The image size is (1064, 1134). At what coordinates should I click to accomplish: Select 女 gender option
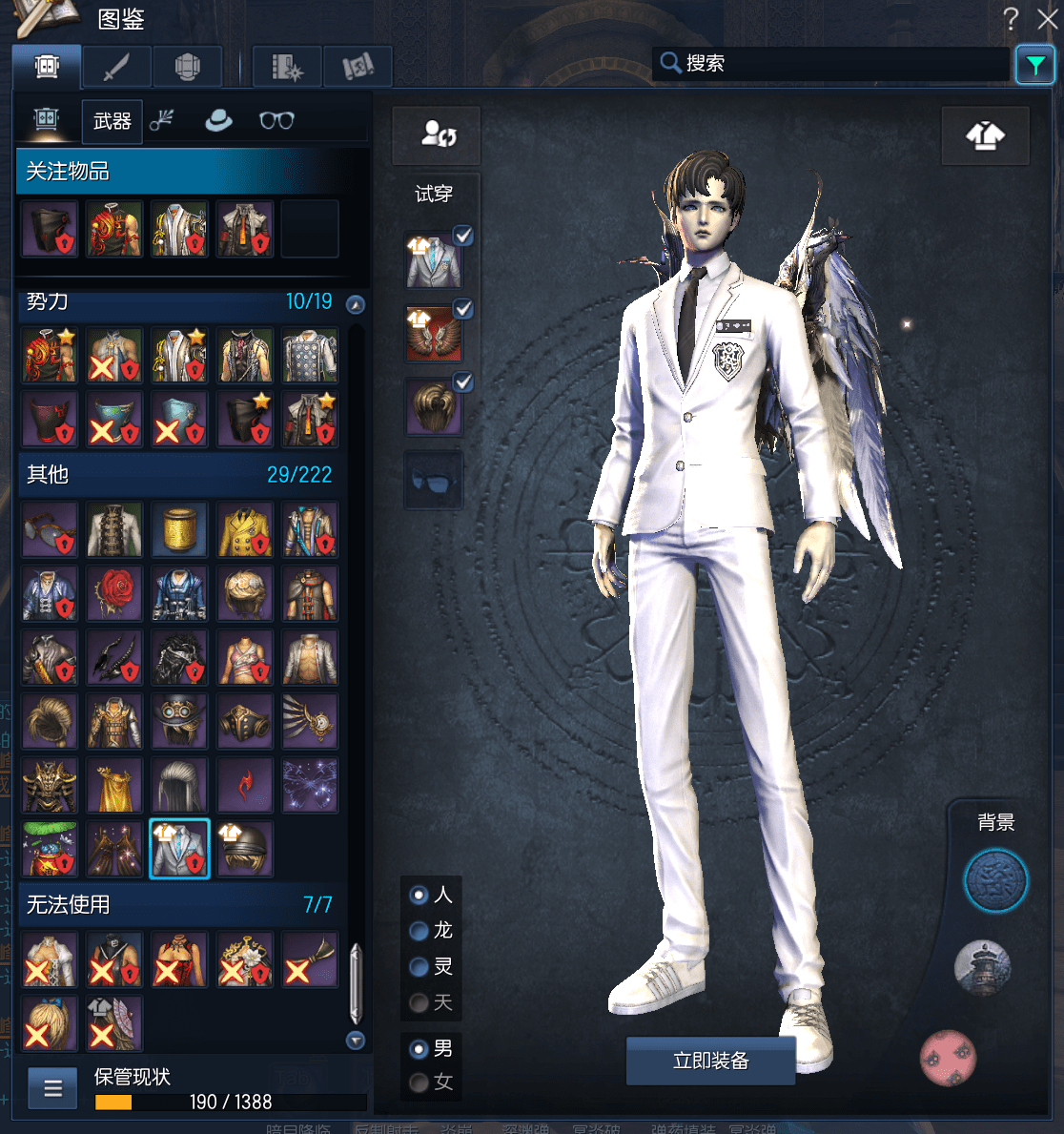click(x=419, y=1082)
